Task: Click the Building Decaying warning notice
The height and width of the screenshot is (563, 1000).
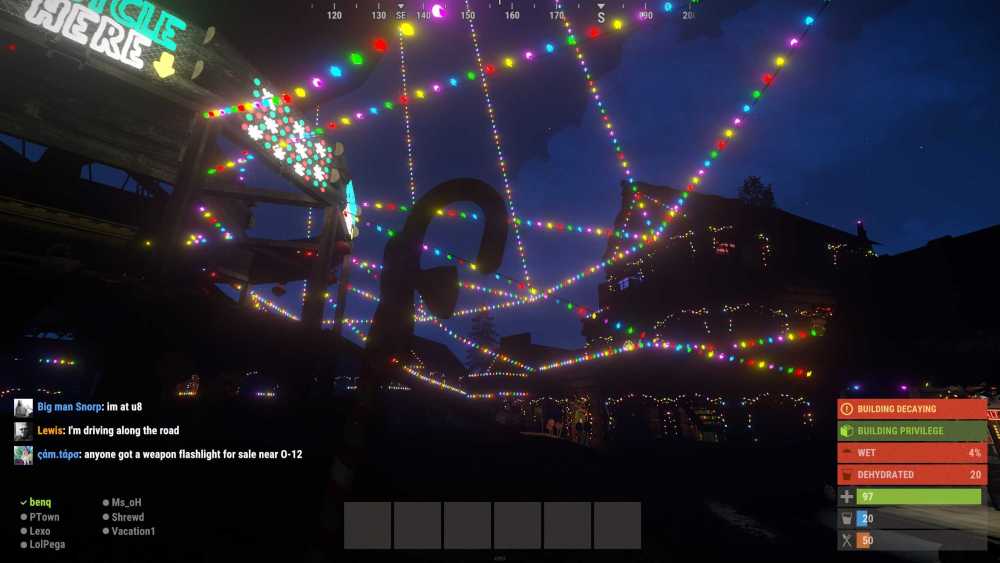Action: pyautogui.click(x=911, y=409)
